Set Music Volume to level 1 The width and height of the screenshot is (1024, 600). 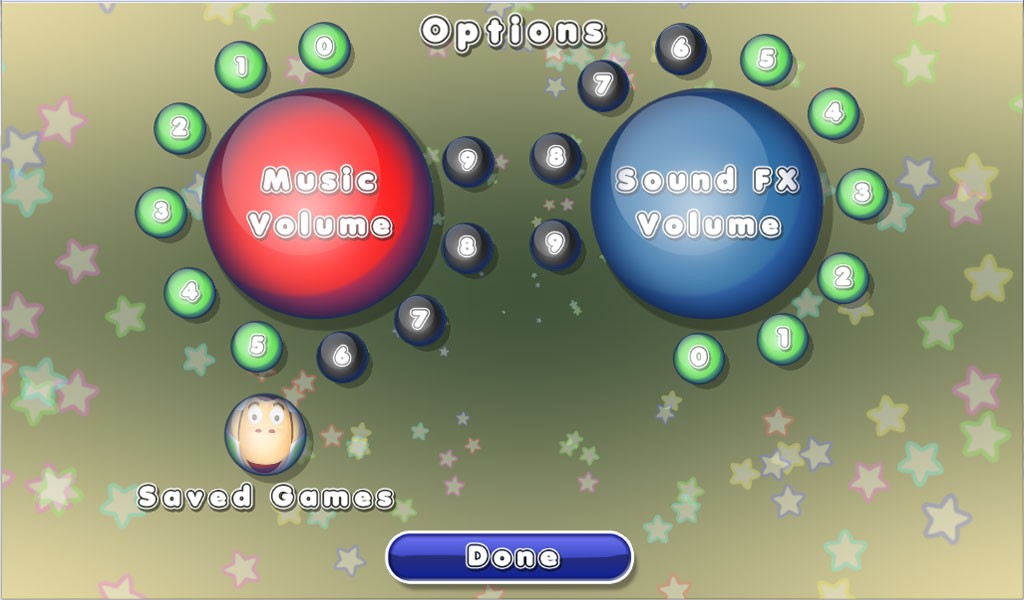click(x=240, y=66)
